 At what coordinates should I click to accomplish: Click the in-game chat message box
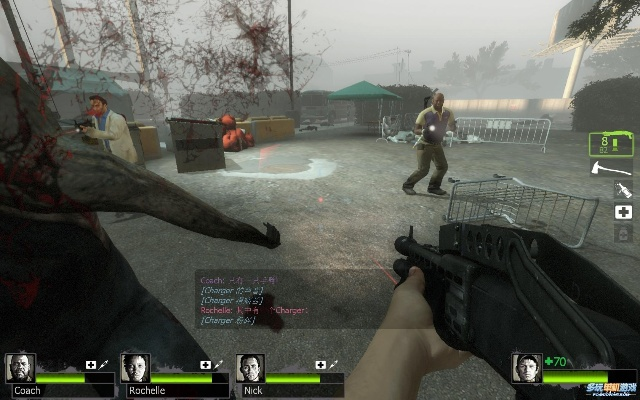pos(262,299)
